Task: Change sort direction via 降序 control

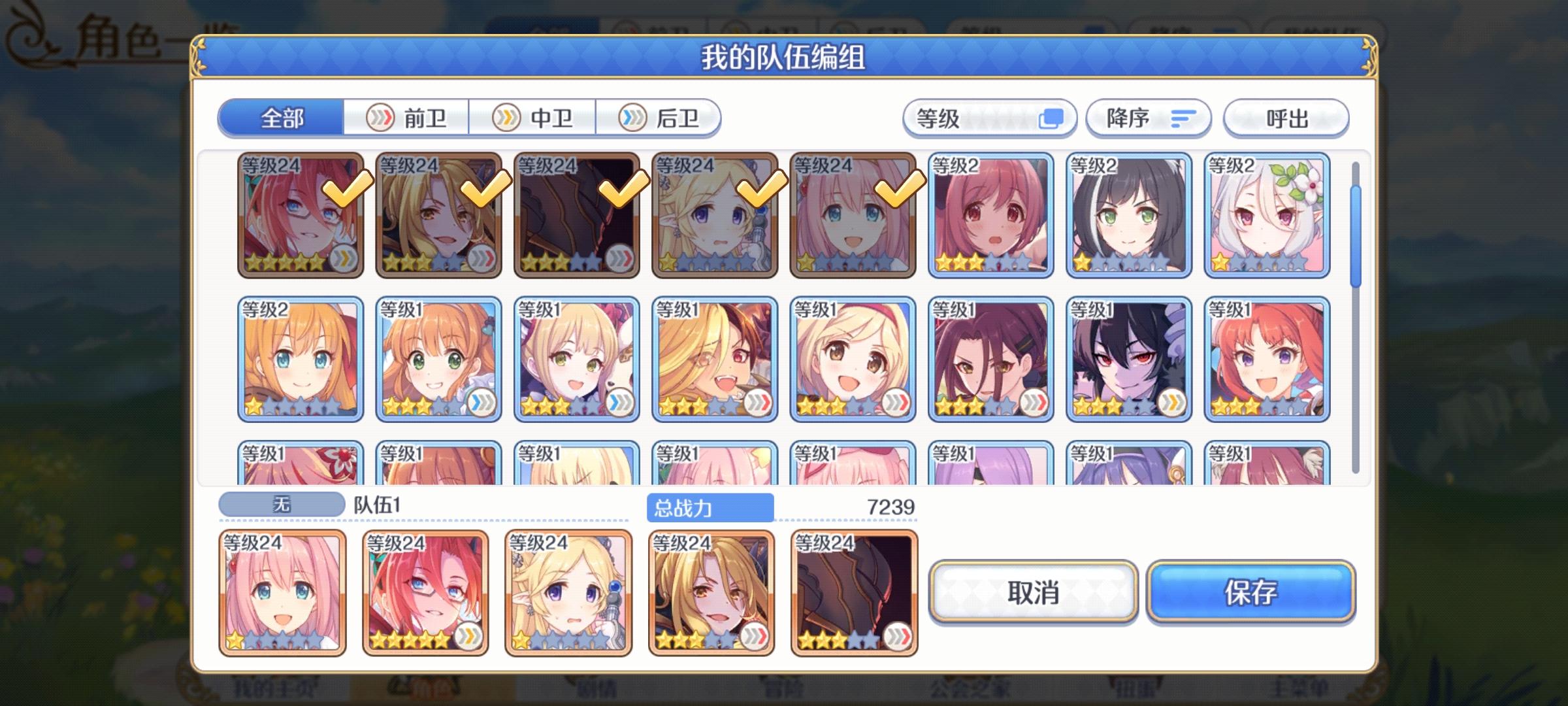Action: click(x=1148, y=119)
